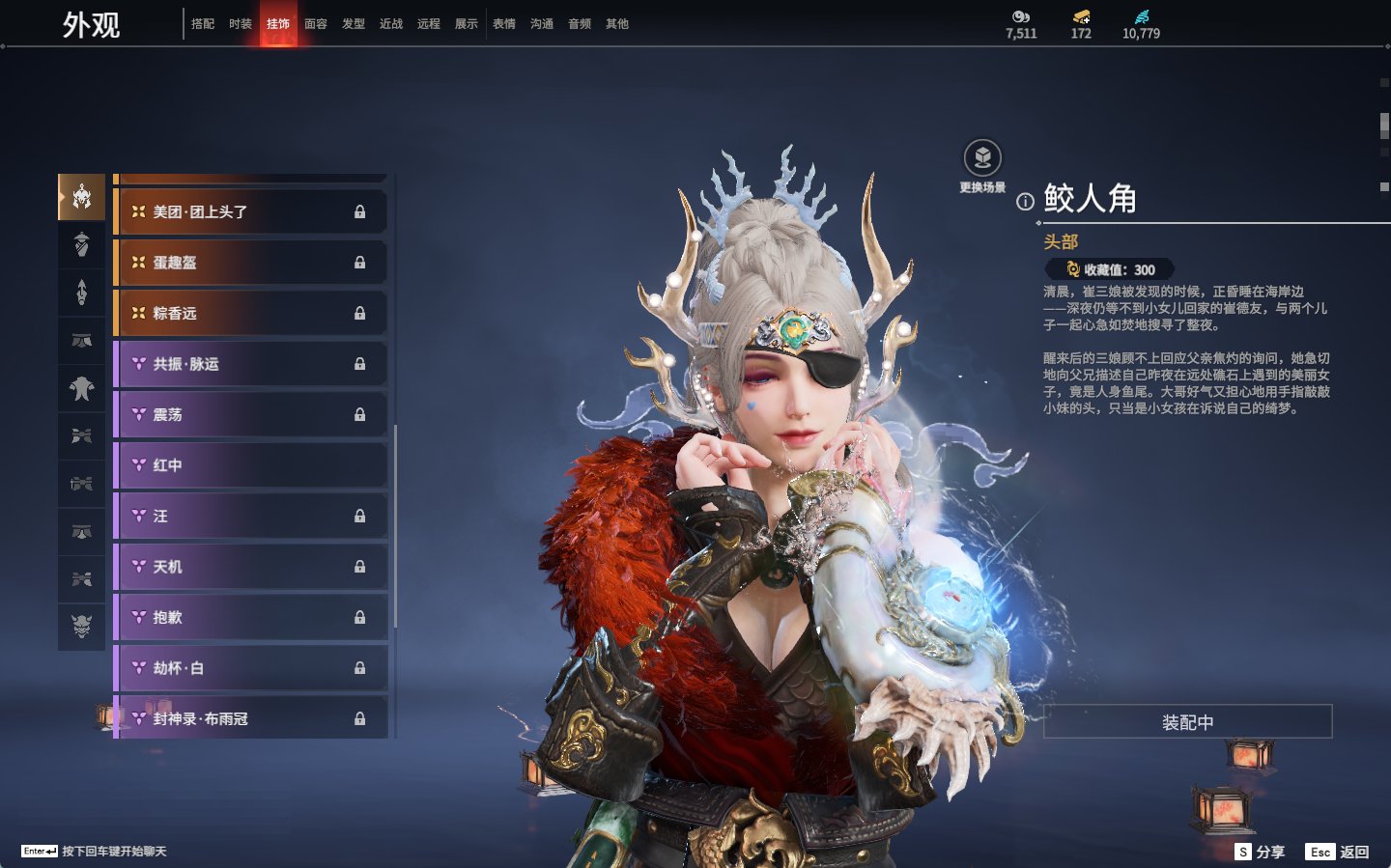Select the 粽香远 list item
Viewport: 1391px width, 868px height.
point(250,314)
